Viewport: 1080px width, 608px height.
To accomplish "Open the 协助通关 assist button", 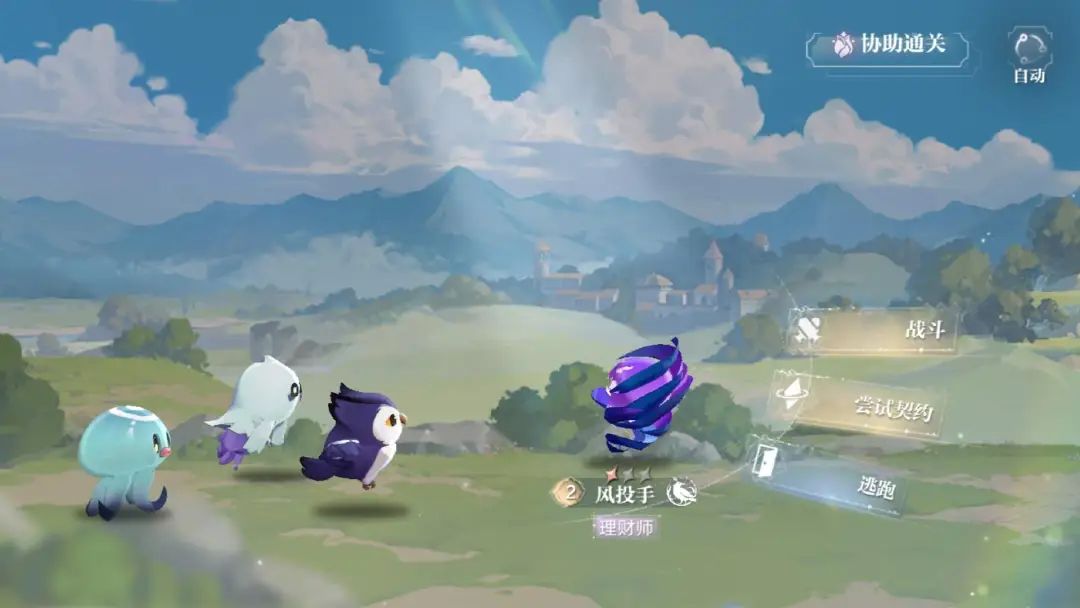I will (x=888, y=46).
